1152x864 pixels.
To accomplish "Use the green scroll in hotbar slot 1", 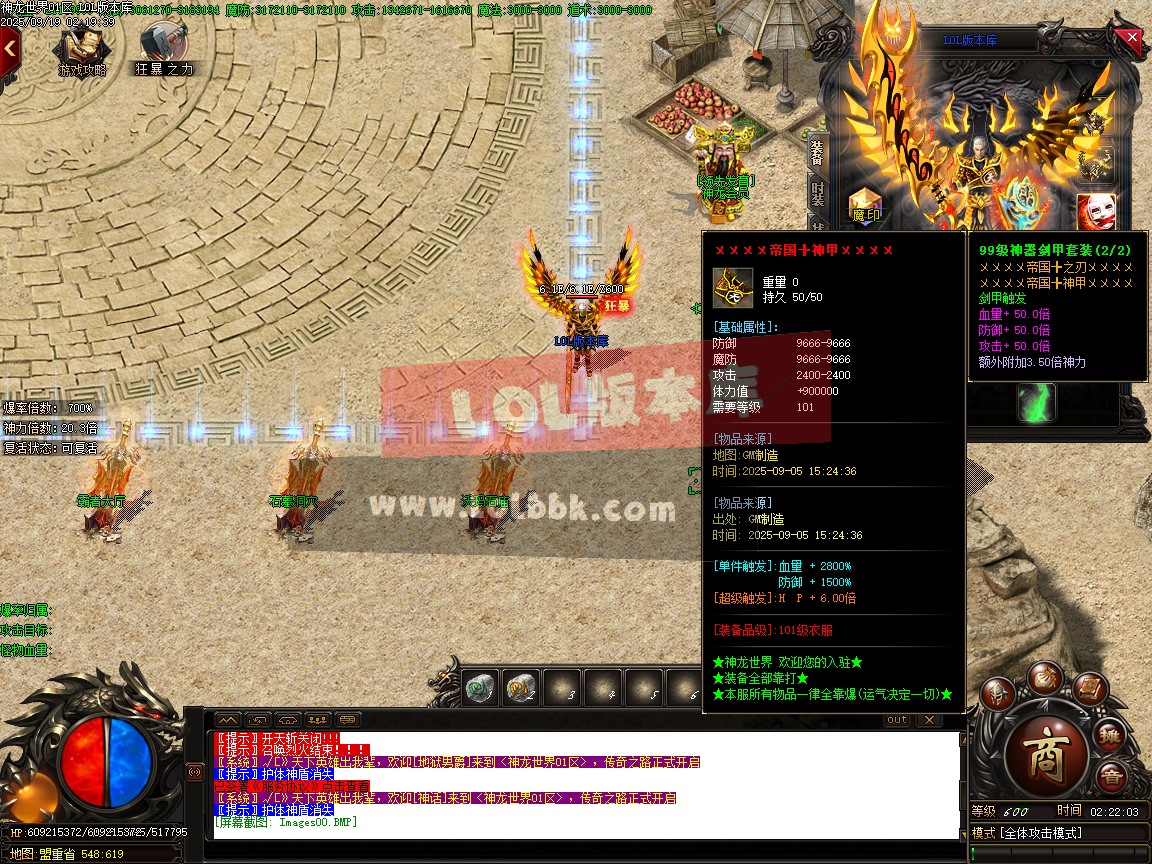I will pos(481,687).
